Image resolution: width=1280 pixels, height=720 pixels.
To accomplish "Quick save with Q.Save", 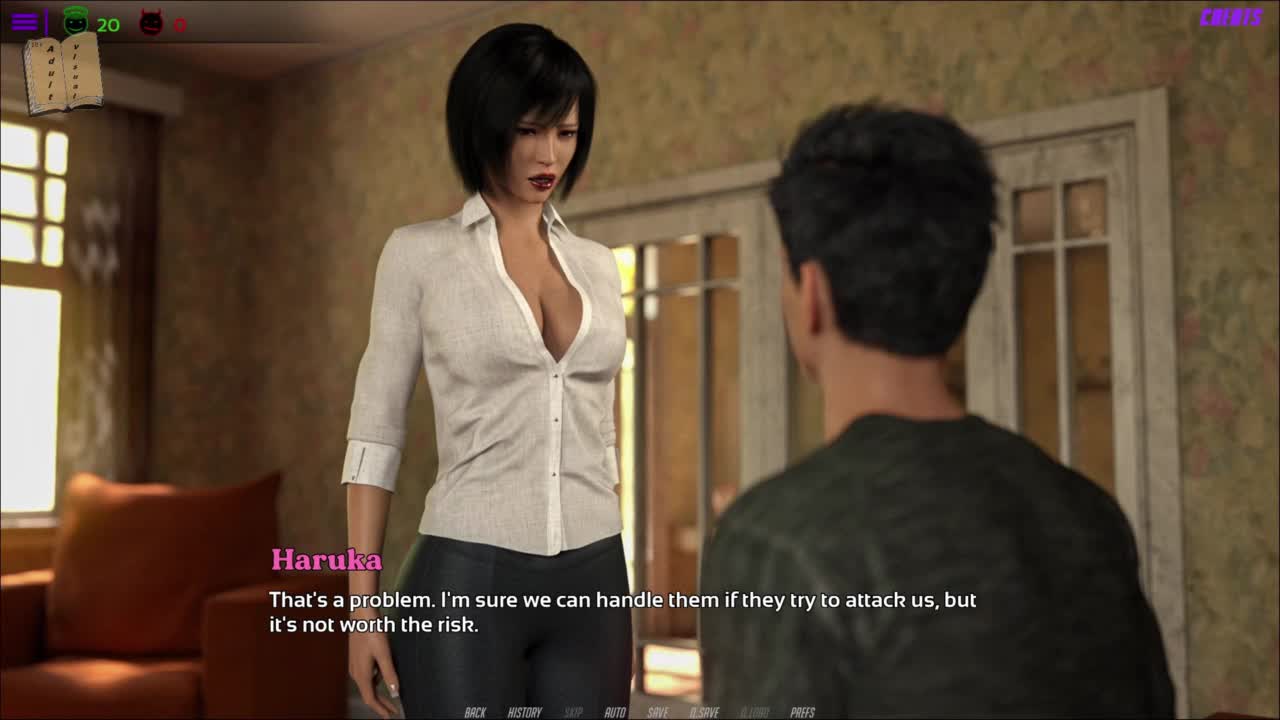I will point(704,712).
